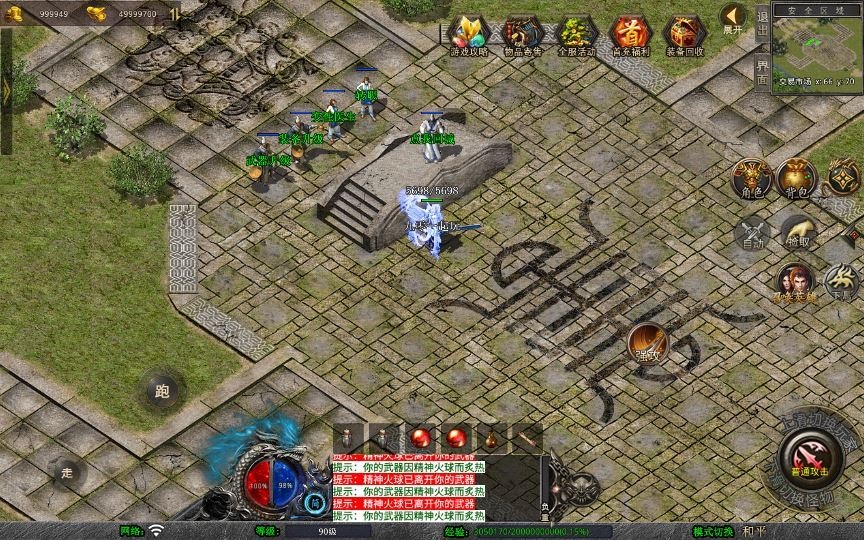Open the 物品寄售 consignment shop
The image size is (864, 540).
tap(521, 35)
